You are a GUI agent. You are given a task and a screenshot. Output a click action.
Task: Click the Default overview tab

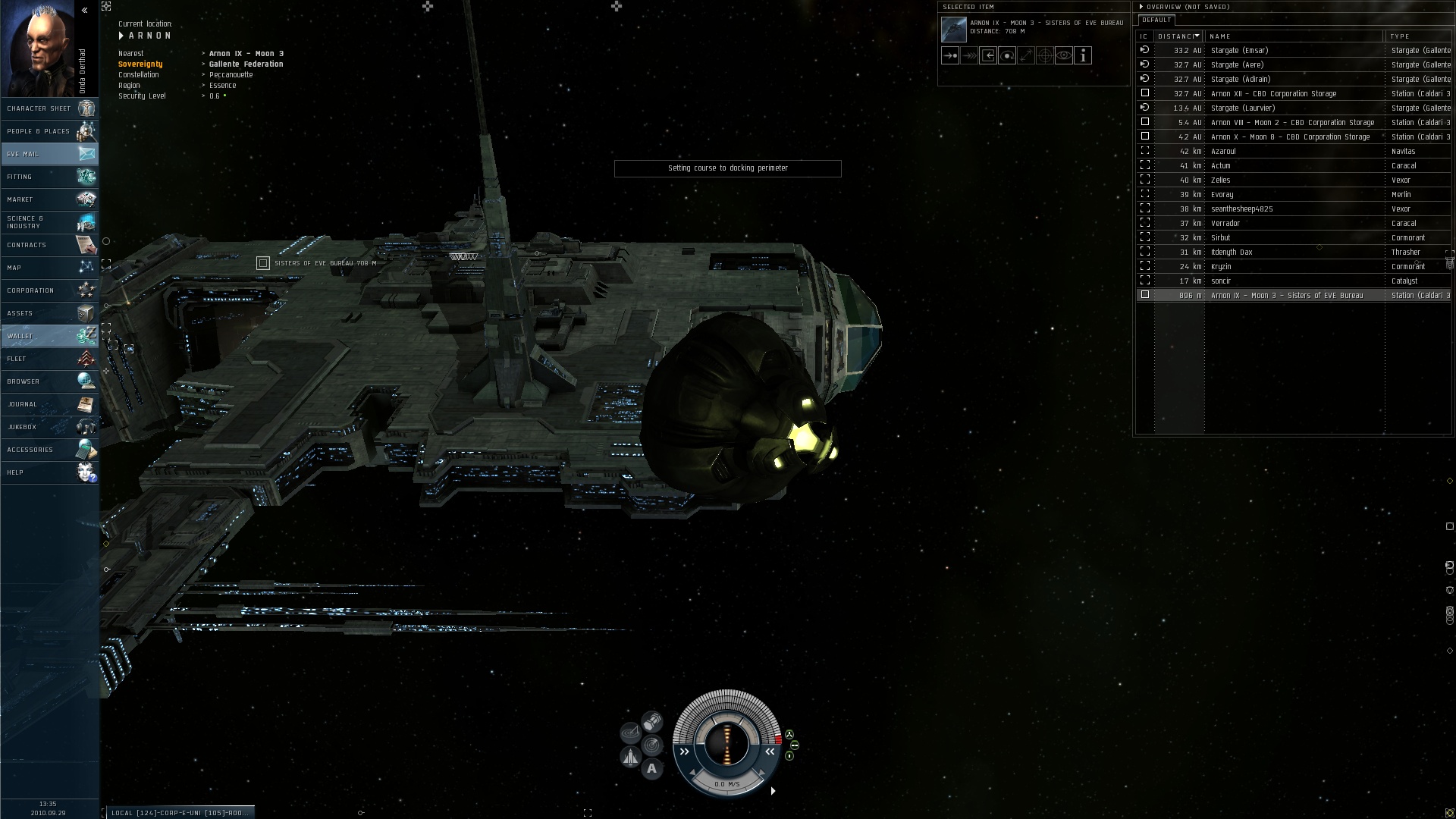[x=1156, y=20]
